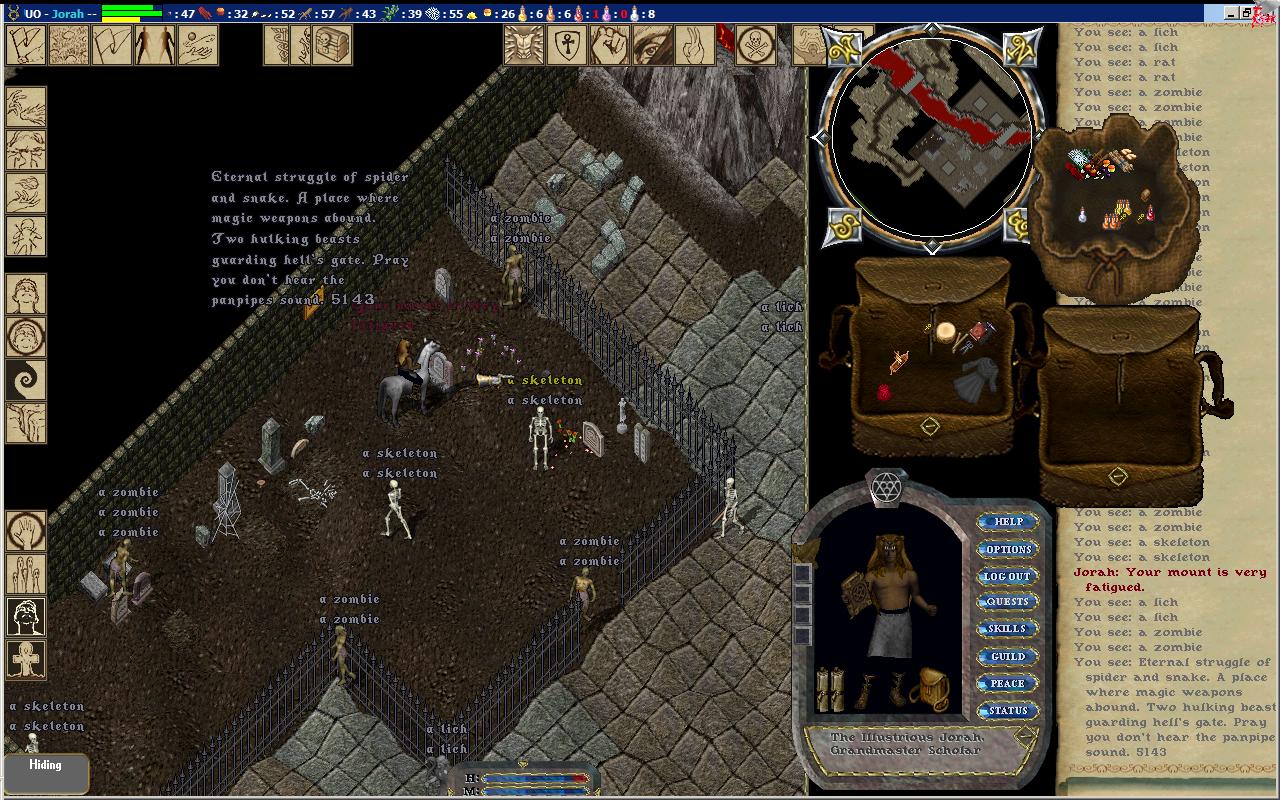Minimize the game window
This screenshot has width=1280, height=800.
click(1232, 13)
